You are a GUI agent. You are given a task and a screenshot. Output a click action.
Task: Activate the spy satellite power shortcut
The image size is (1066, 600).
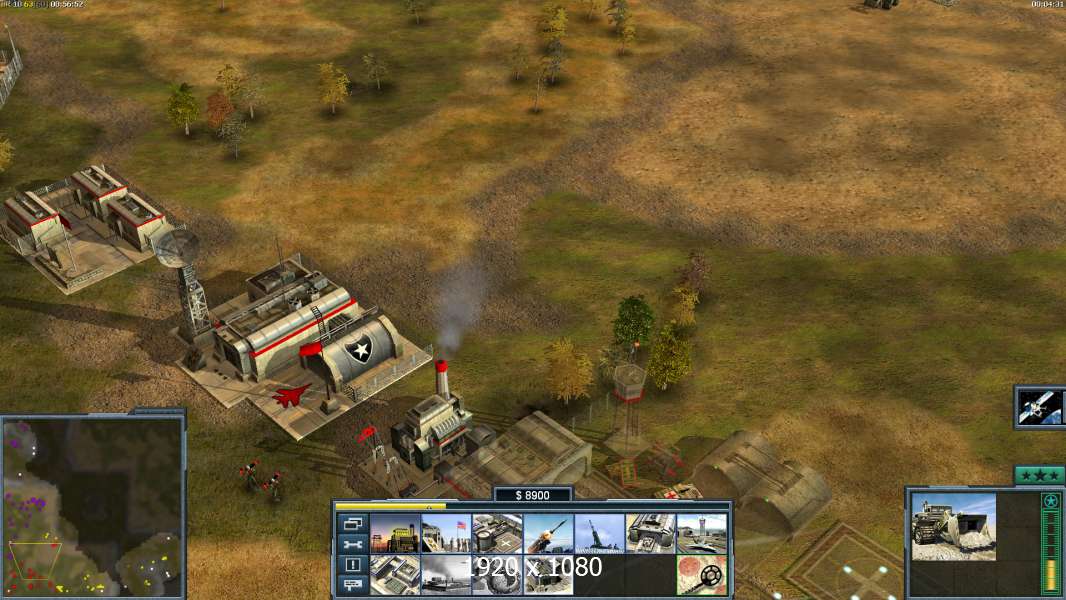click(1040, 407)
